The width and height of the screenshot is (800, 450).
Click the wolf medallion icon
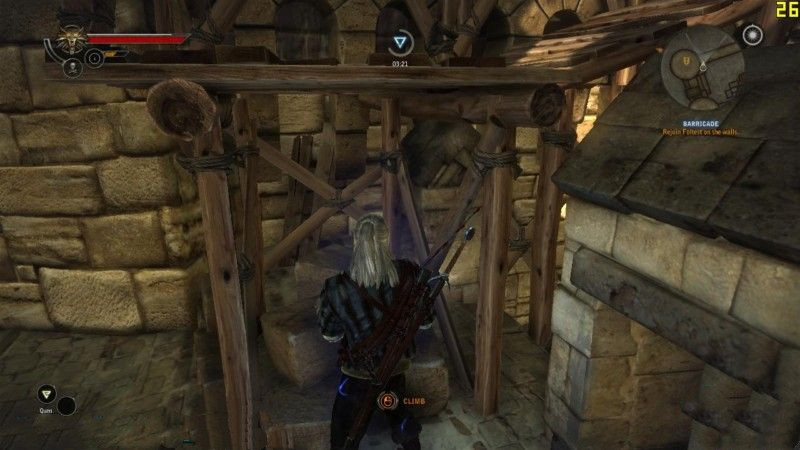click(71, 40)
